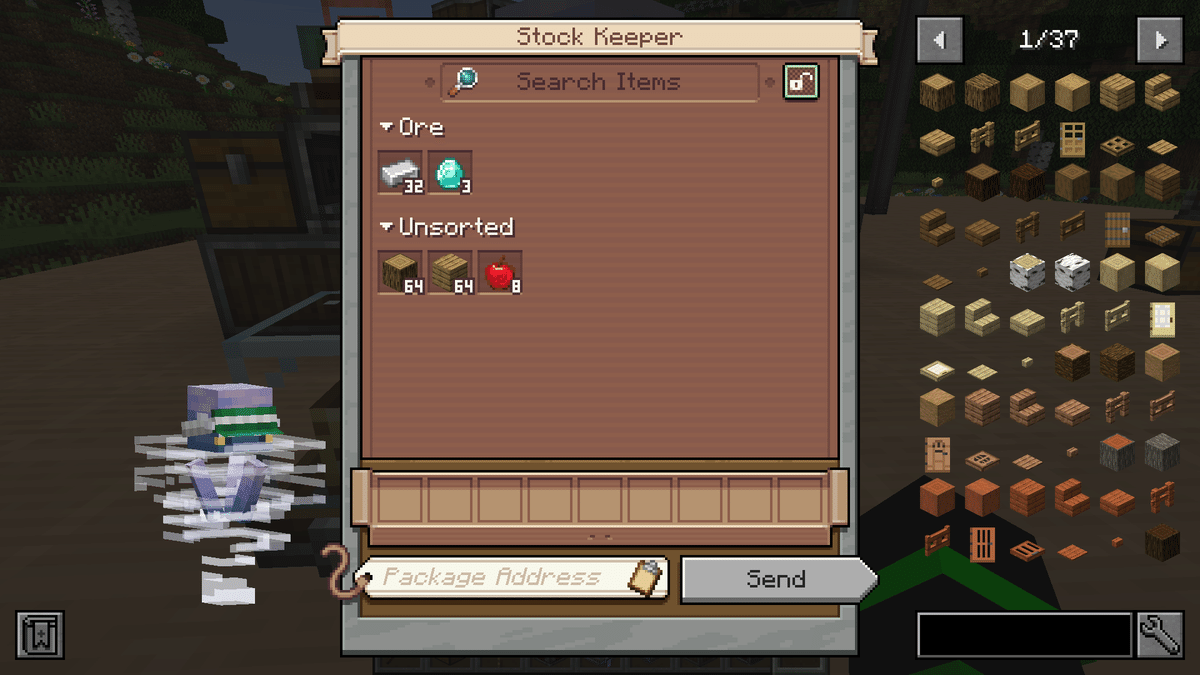Select the iron ingot stack
Screen dimensions: 1200x675
click(x=400, y=172)
